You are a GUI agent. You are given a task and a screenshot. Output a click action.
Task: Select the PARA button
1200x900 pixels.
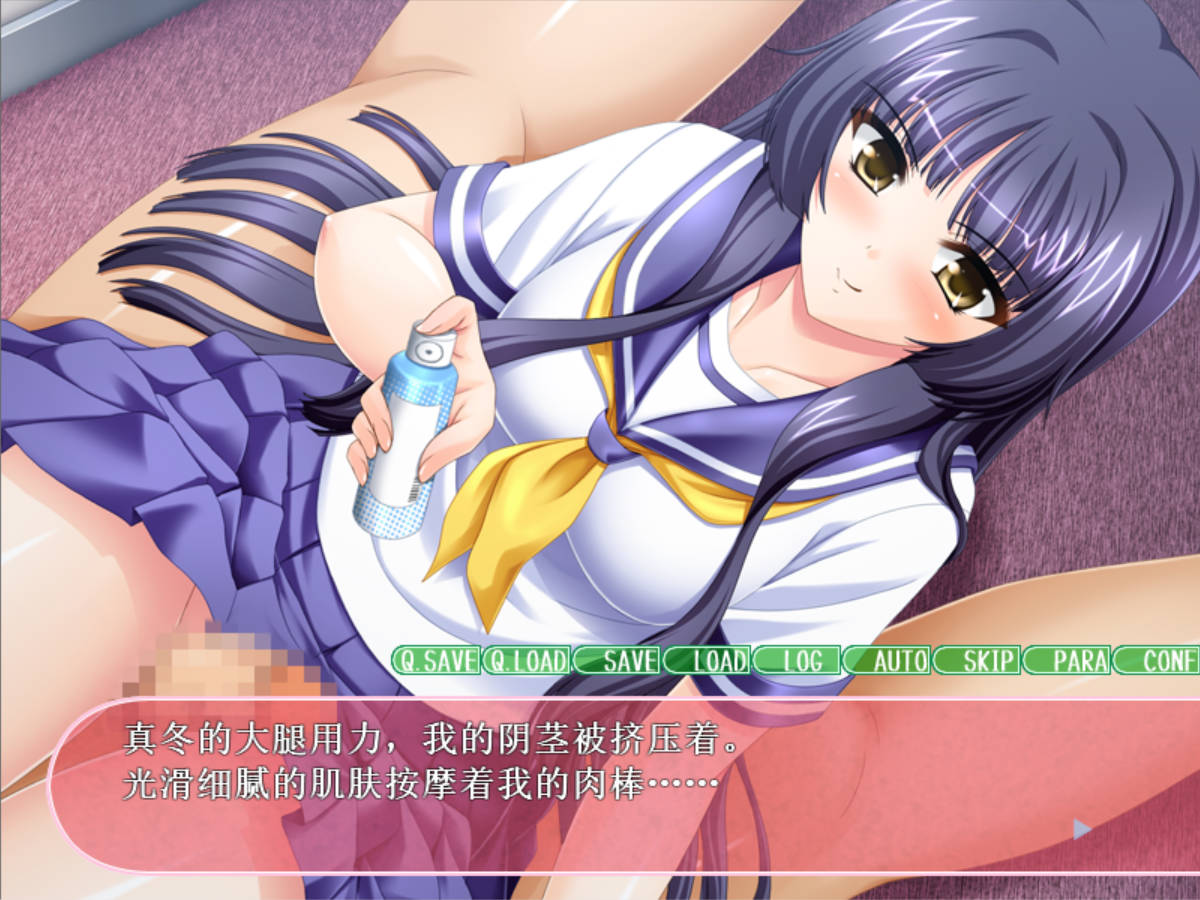1068,660
